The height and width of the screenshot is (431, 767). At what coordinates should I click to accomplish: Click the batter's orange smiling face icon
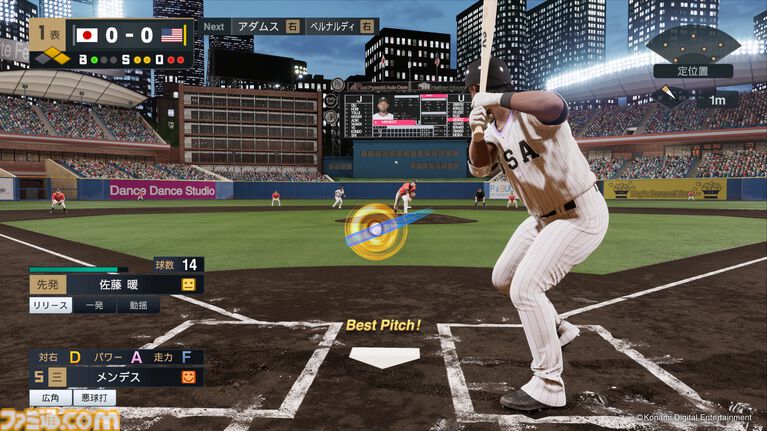pyautogui.click(x=188, y=377)
